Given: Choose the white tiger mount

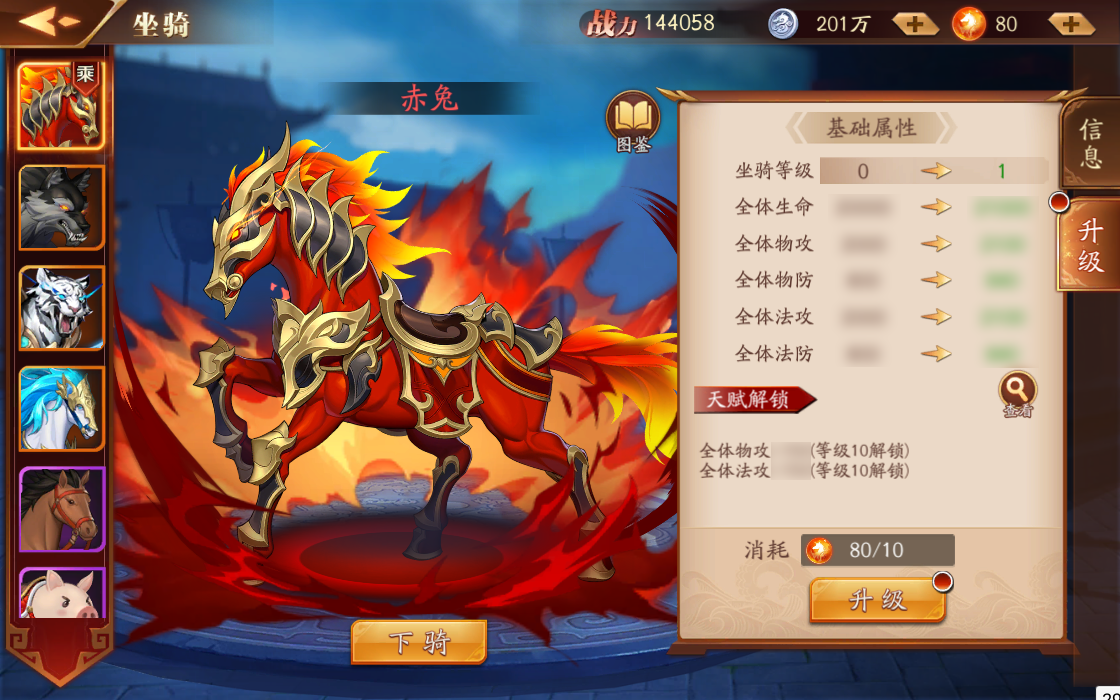Looking at the screenshot, I should [x=61, y=307].
